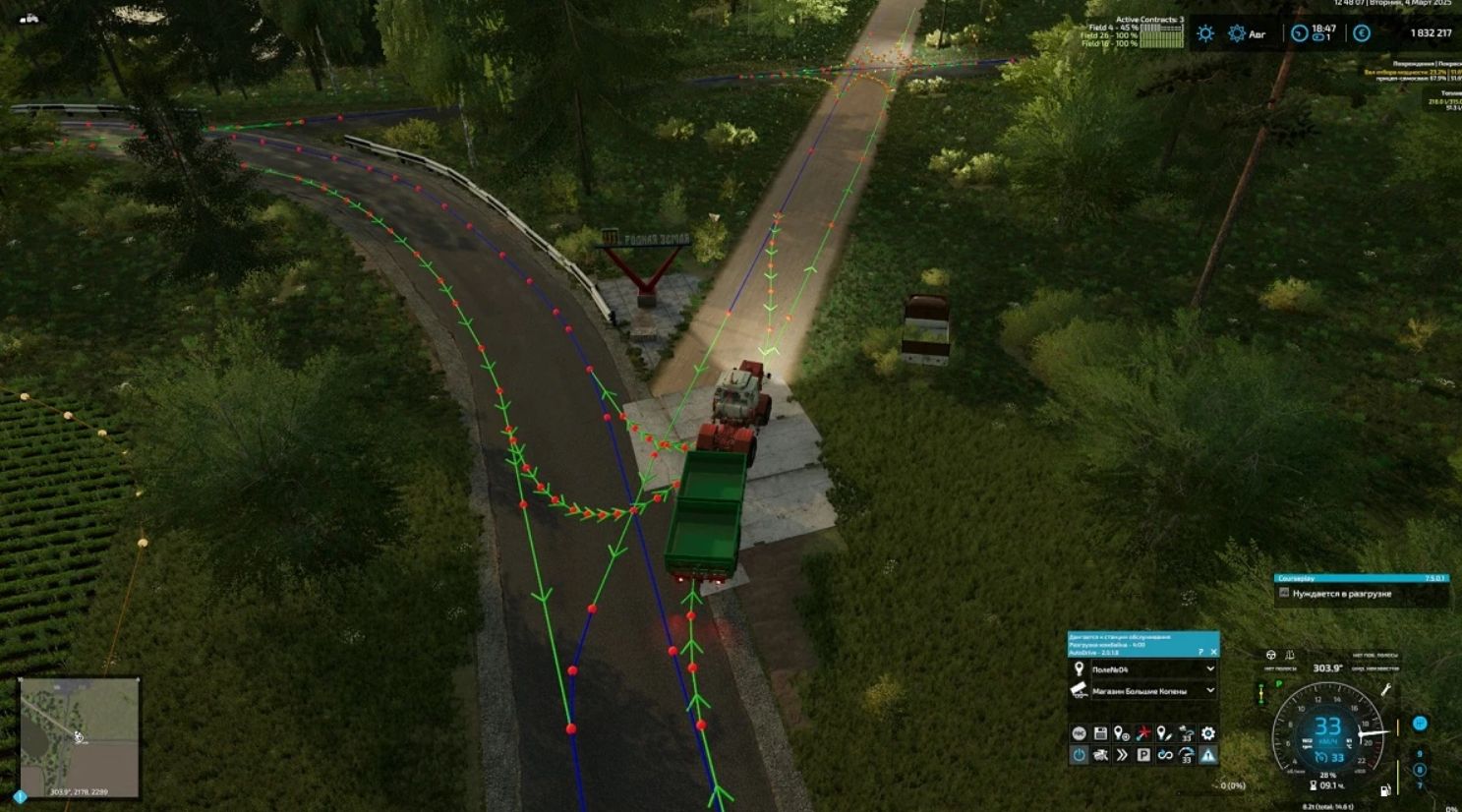
Task: Adjust the AutoDrive speedometer limit icon
Action: (x=1187, y=755)
